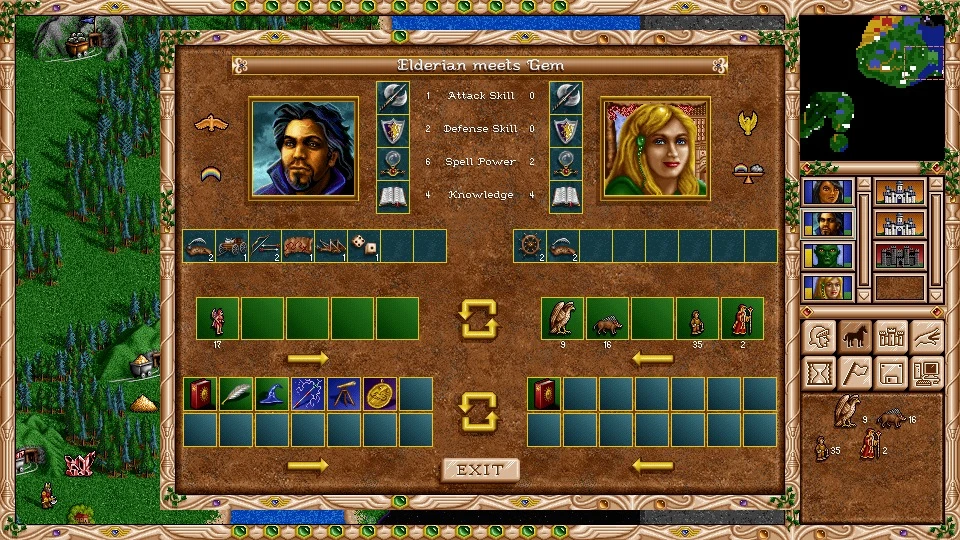Image resolution: width=960 pixels, height=540 pixels.
Task: Select the lightning rod artifact
Action: pos(308,394)
